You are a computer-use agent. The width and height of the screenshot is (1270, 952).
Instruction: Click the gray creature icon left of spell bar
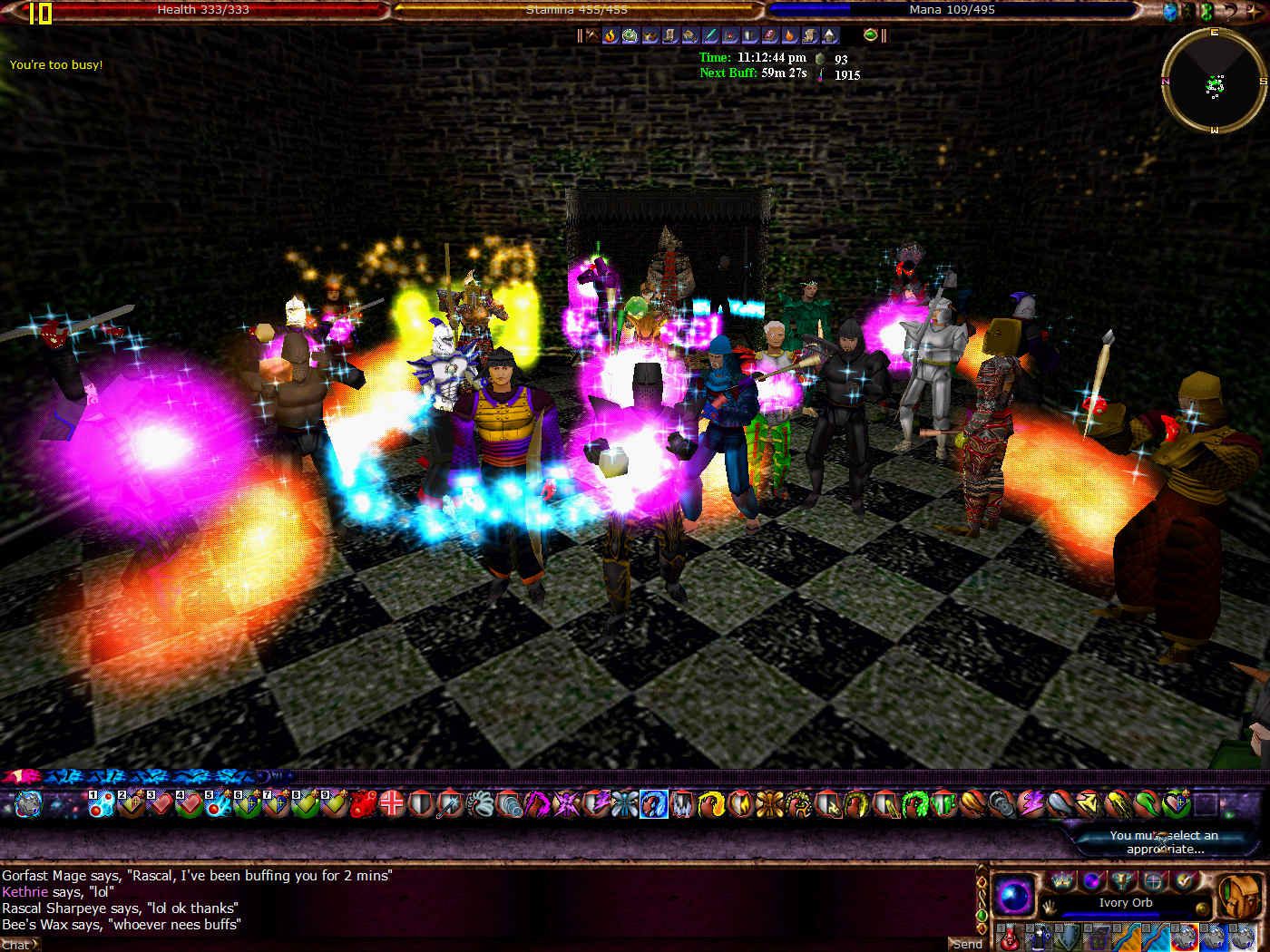pos(28,803)
